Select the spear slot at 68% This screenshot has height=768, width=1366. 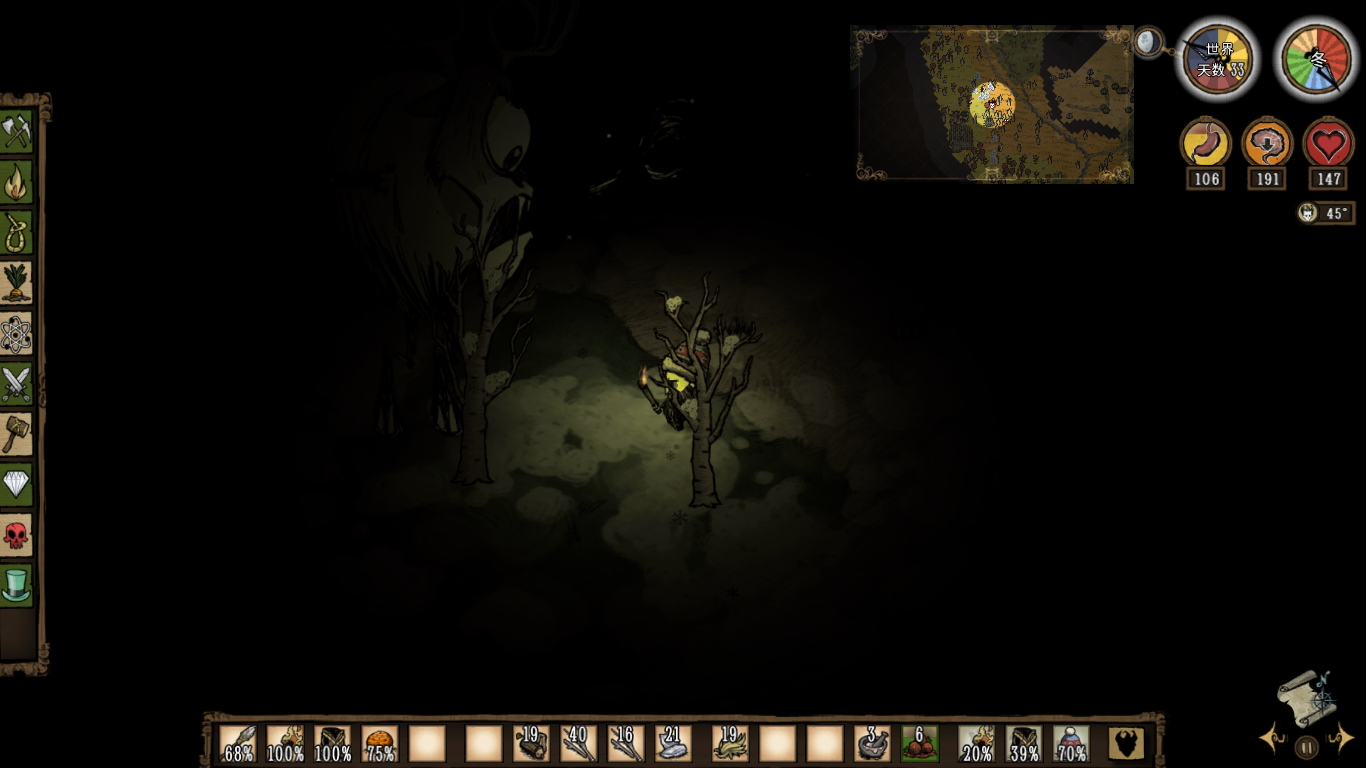point(238,744)
